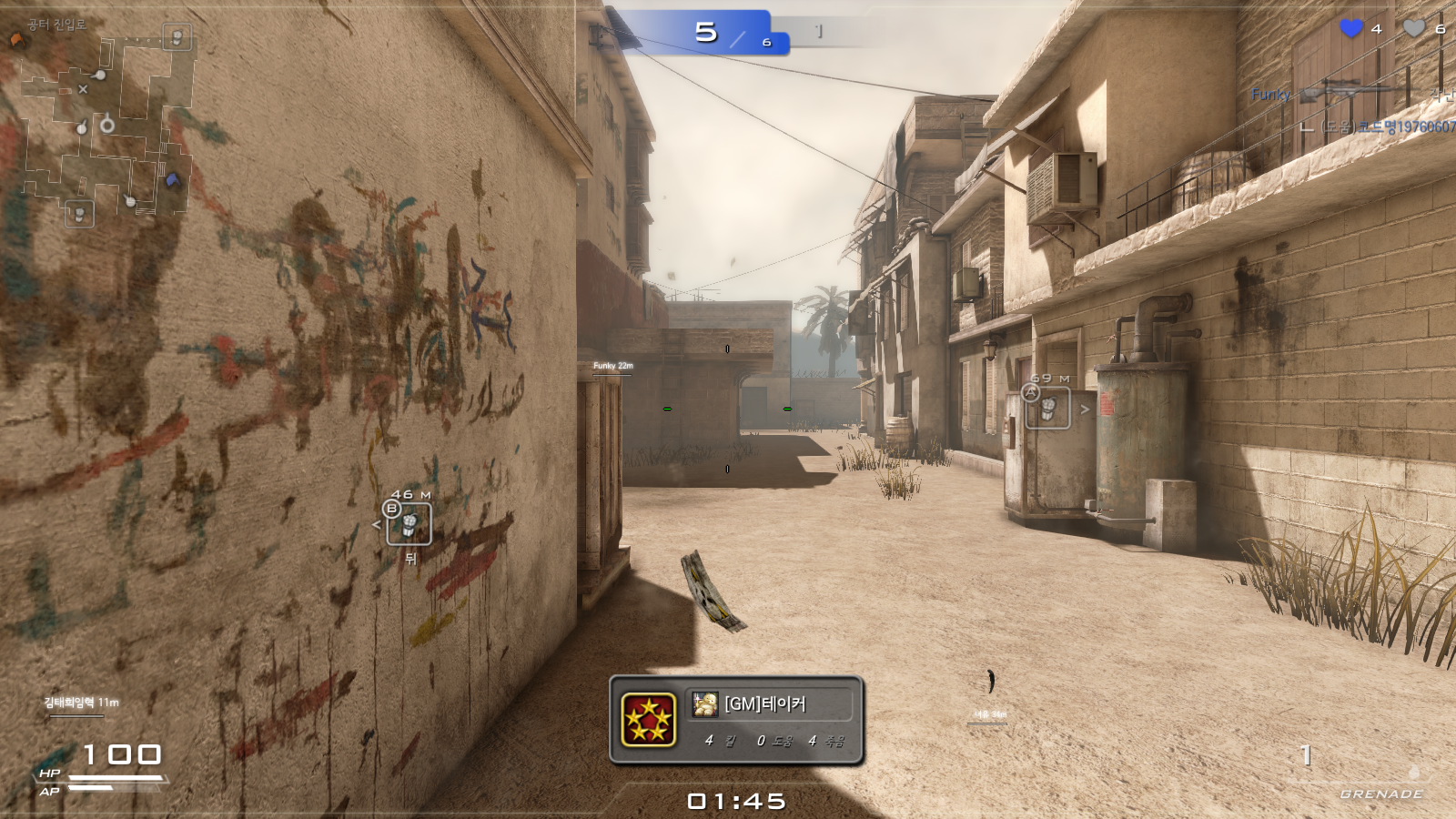This screenshot has height=819, width=1456.
Task: Select the bomb site B waypoint marker
Action: click(409, 524)
